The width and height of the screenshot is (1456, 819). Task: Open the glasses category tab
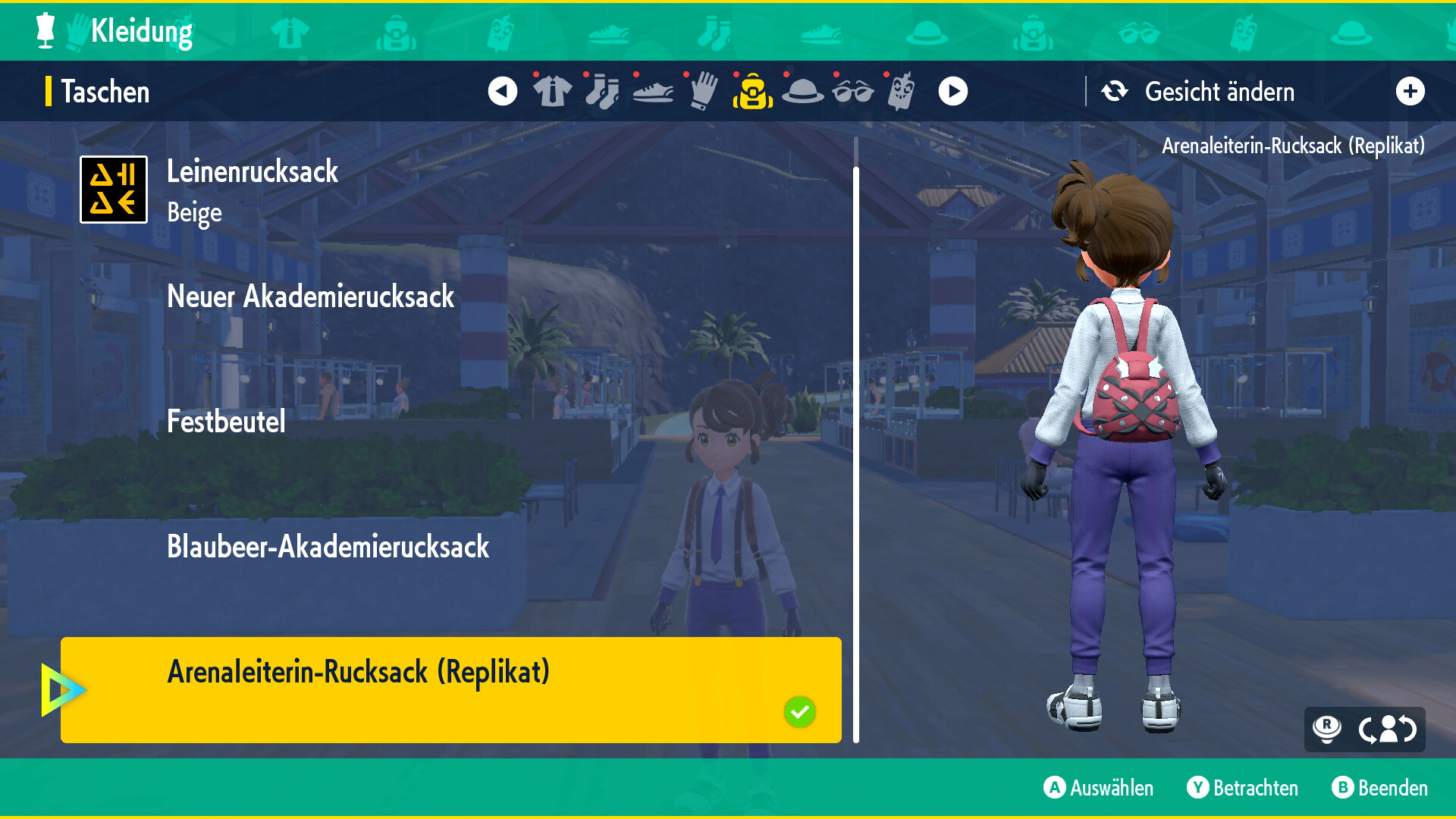coord(852,92)
